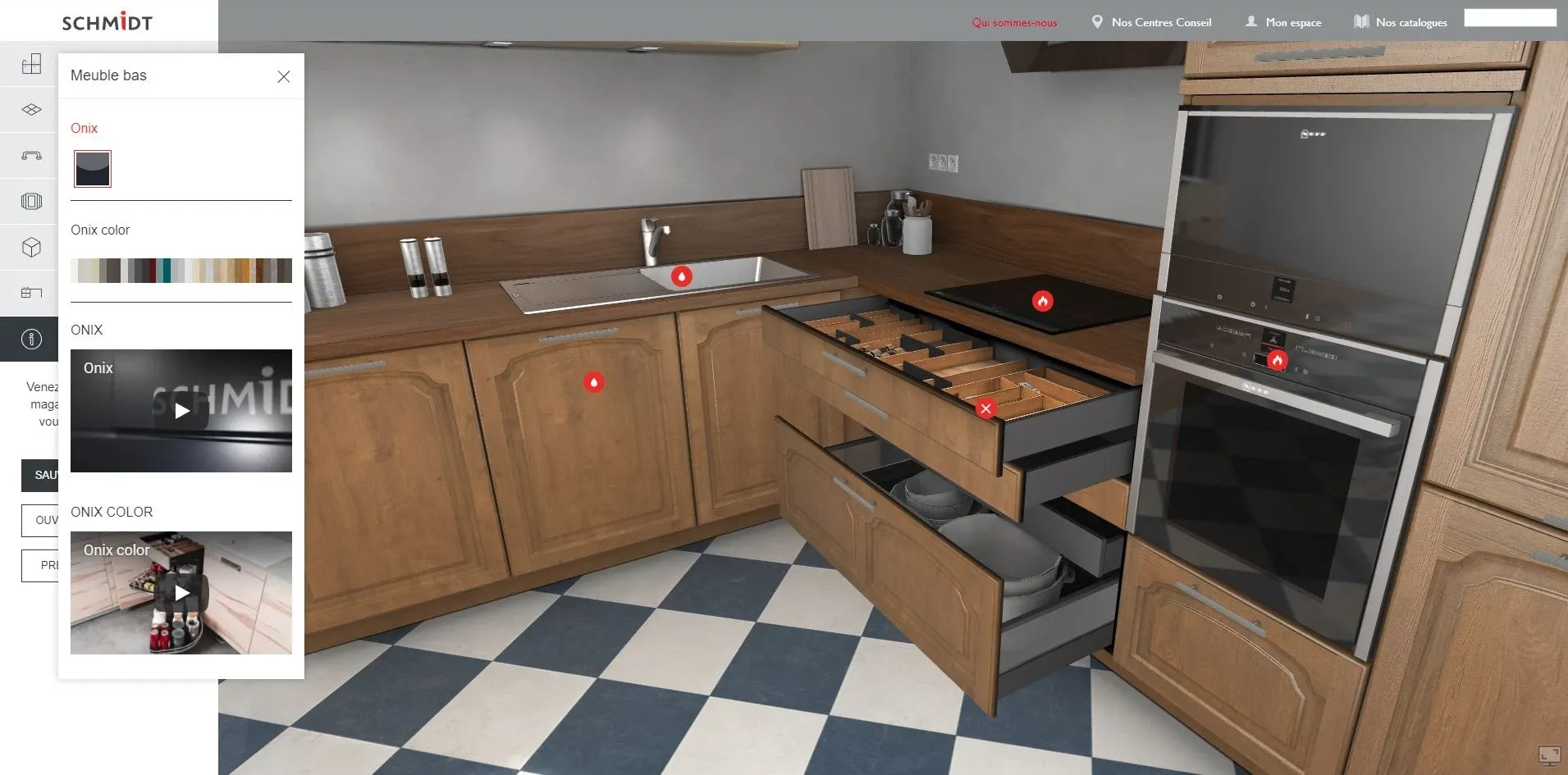Select the flooring tiles sidebar icon
1568x775 pixels.
pos(30,109)
